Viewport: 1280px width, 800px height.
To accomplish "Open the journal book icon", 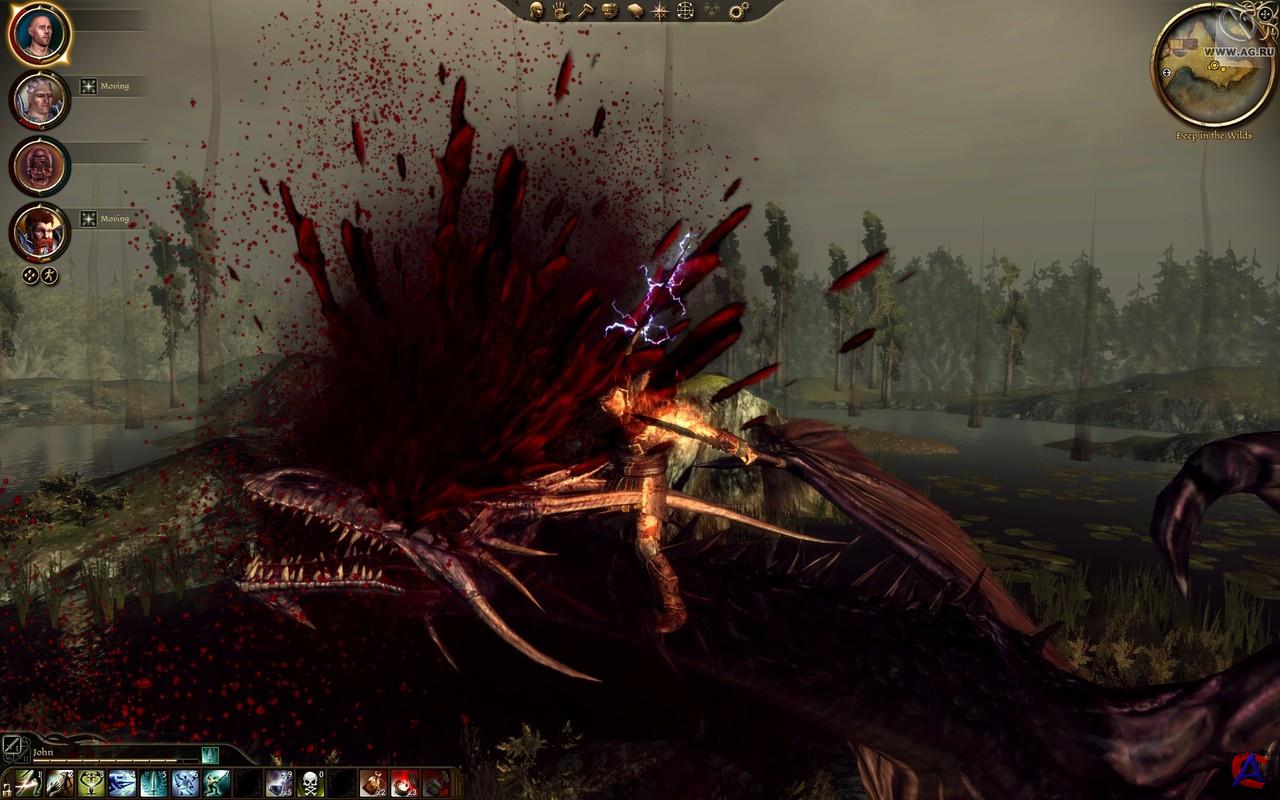I will 634,11.
